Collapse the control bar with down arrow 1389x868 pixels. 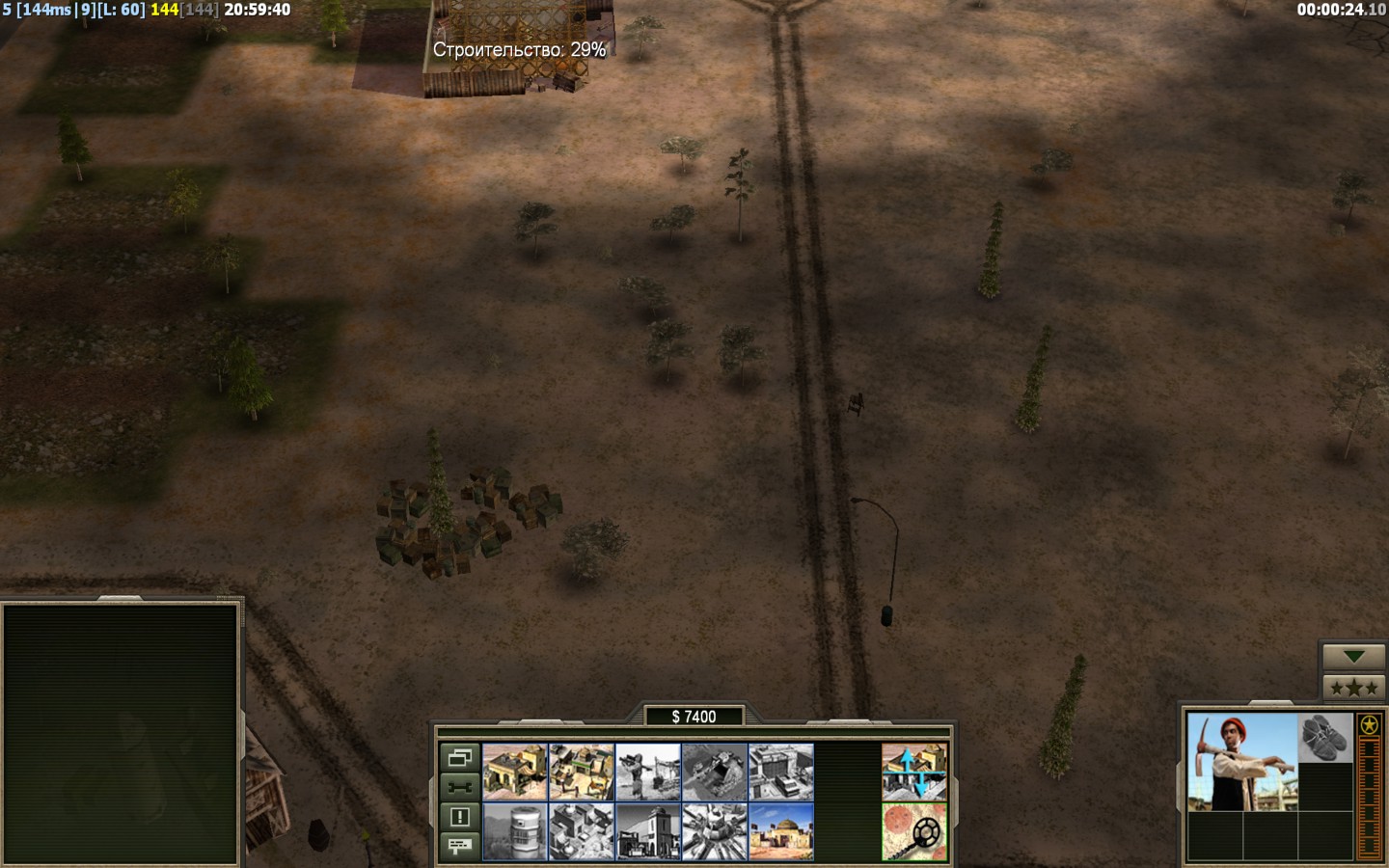(1353, 657)
